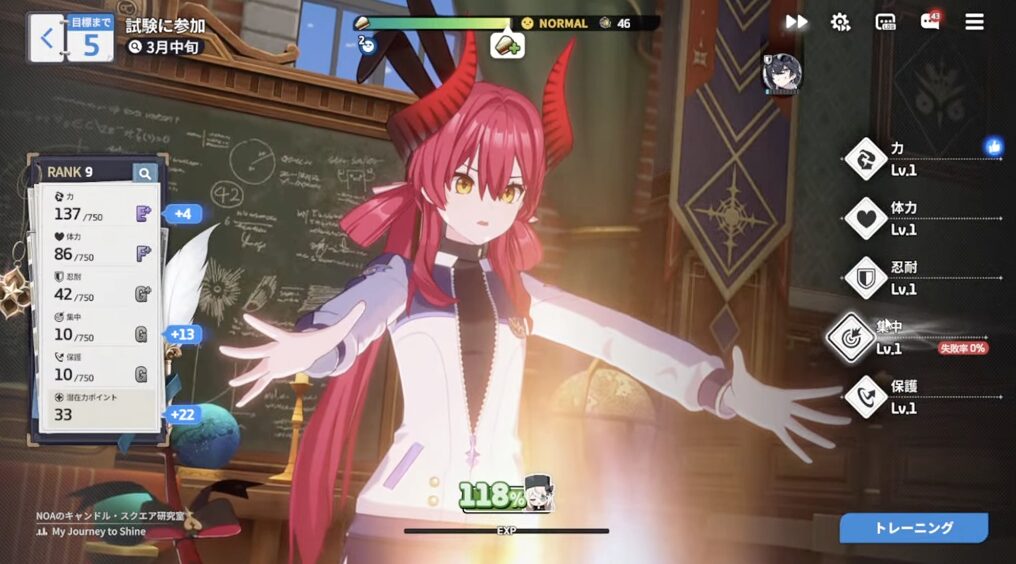Screen dimensions: 1016x564
Task: Select the 力 training option
Action: (x=865, y=158)
